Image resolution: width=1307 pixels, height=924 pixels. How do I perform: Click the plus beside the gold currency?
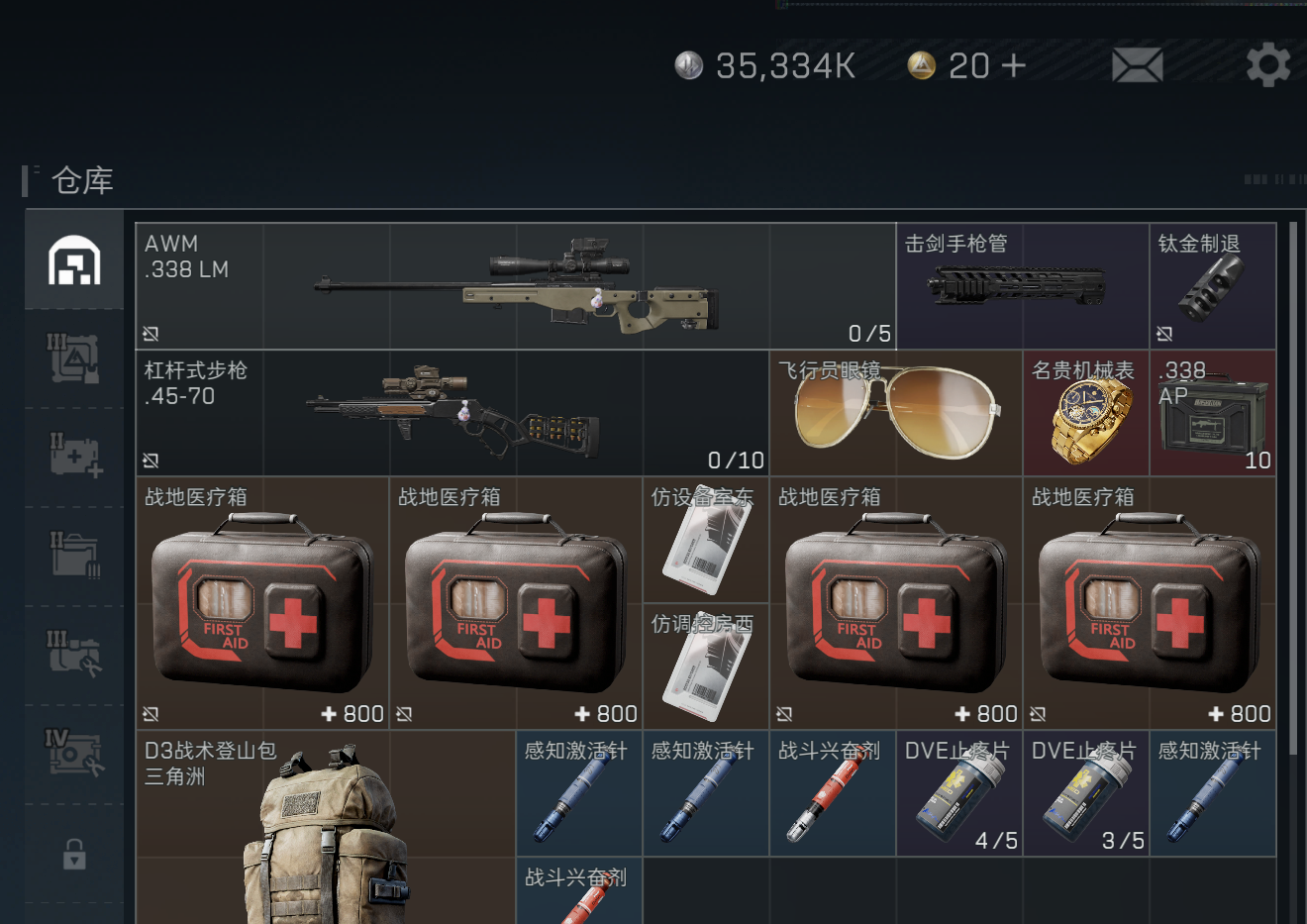(1013, 65)
